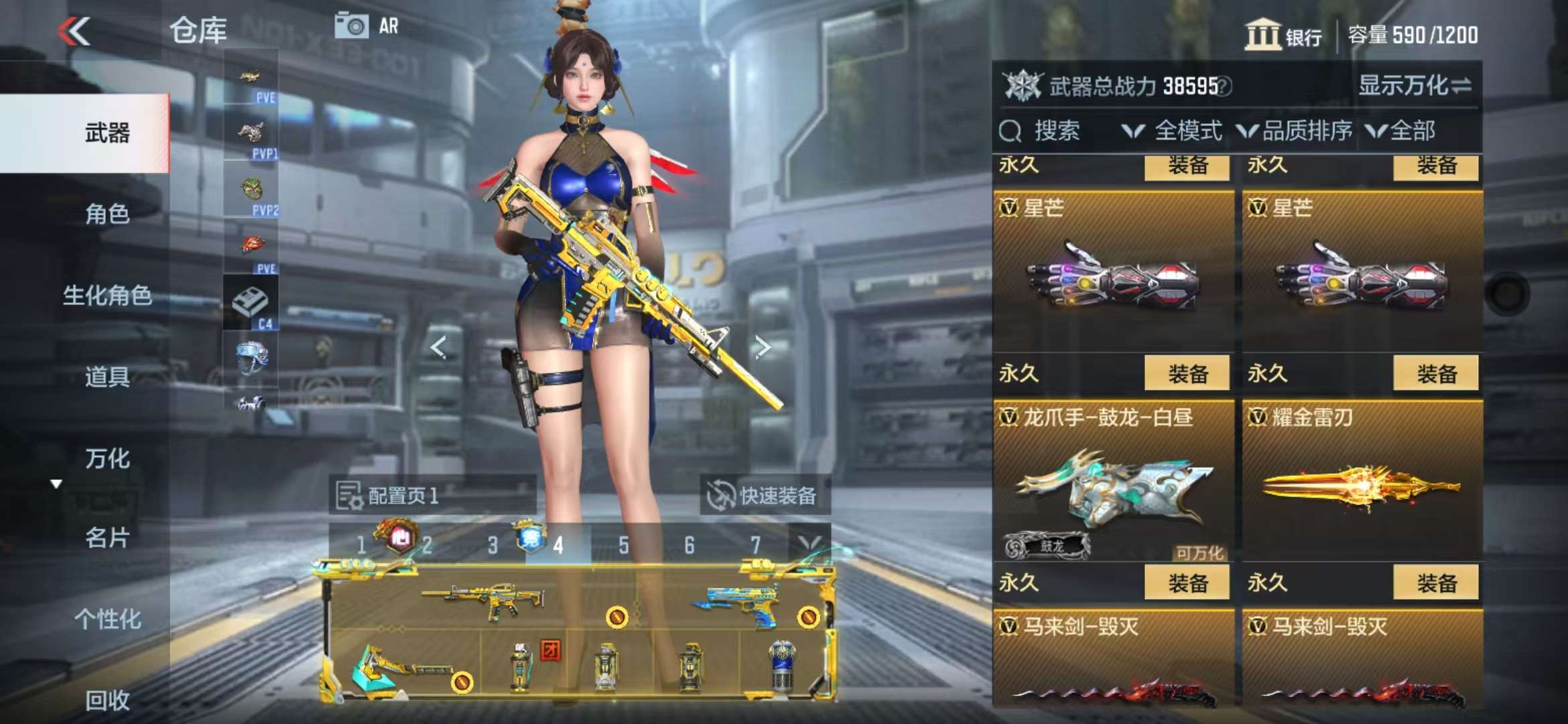
Task: Select the C4 loadout slot
Action: click(x=251, y=305)
